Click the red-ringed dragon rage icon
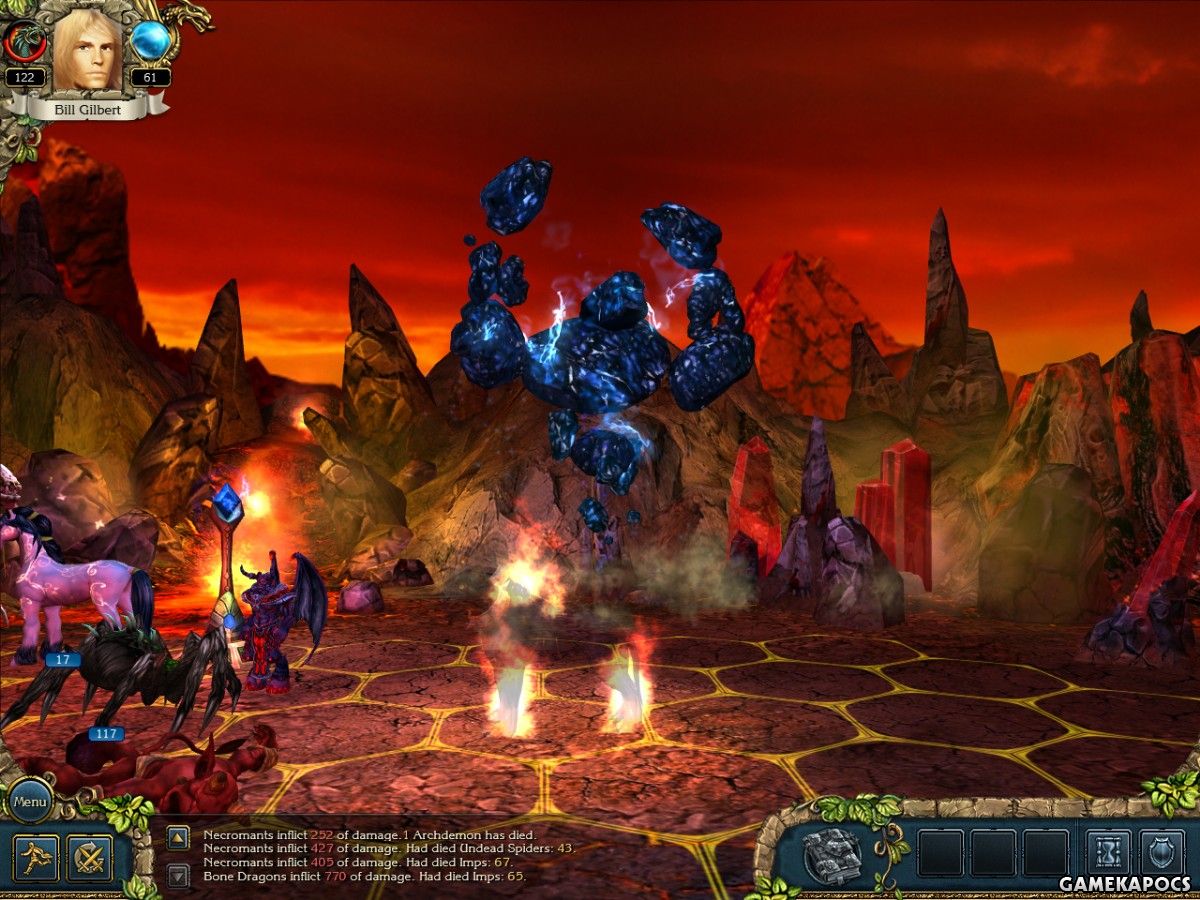 tap(22, 41)
